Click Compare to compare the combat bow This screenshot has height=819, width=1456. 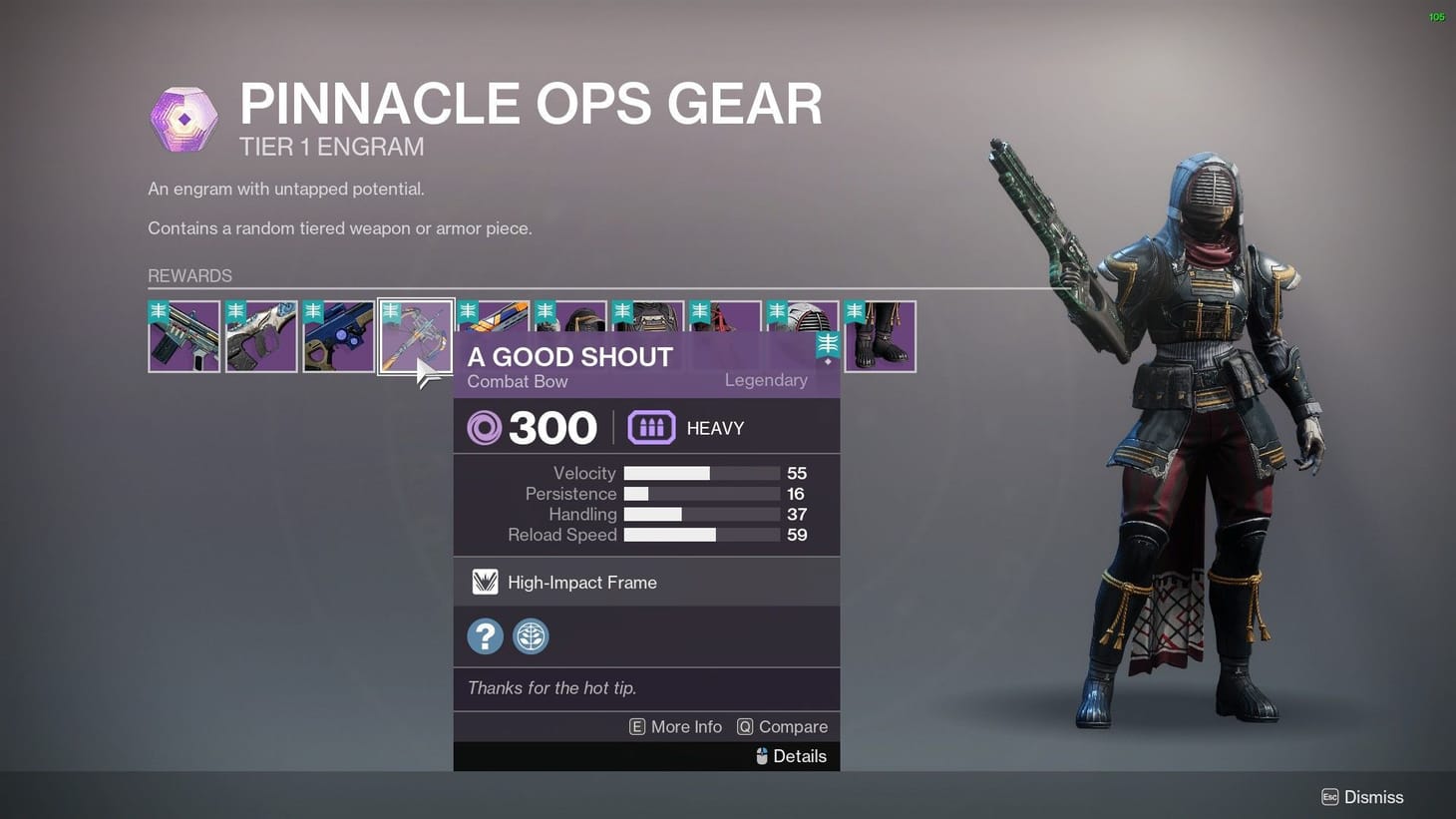pyautogui.click(x=796, y=726)
